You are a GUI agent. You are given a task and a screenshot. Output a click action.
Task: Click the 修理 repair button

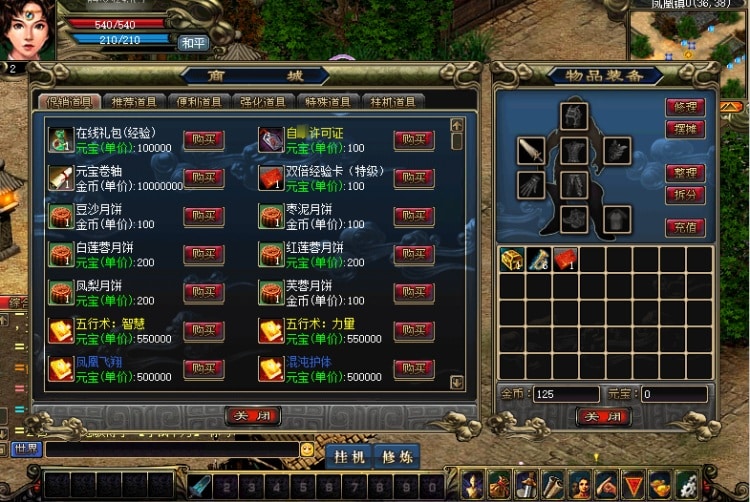tap(685, 107)
